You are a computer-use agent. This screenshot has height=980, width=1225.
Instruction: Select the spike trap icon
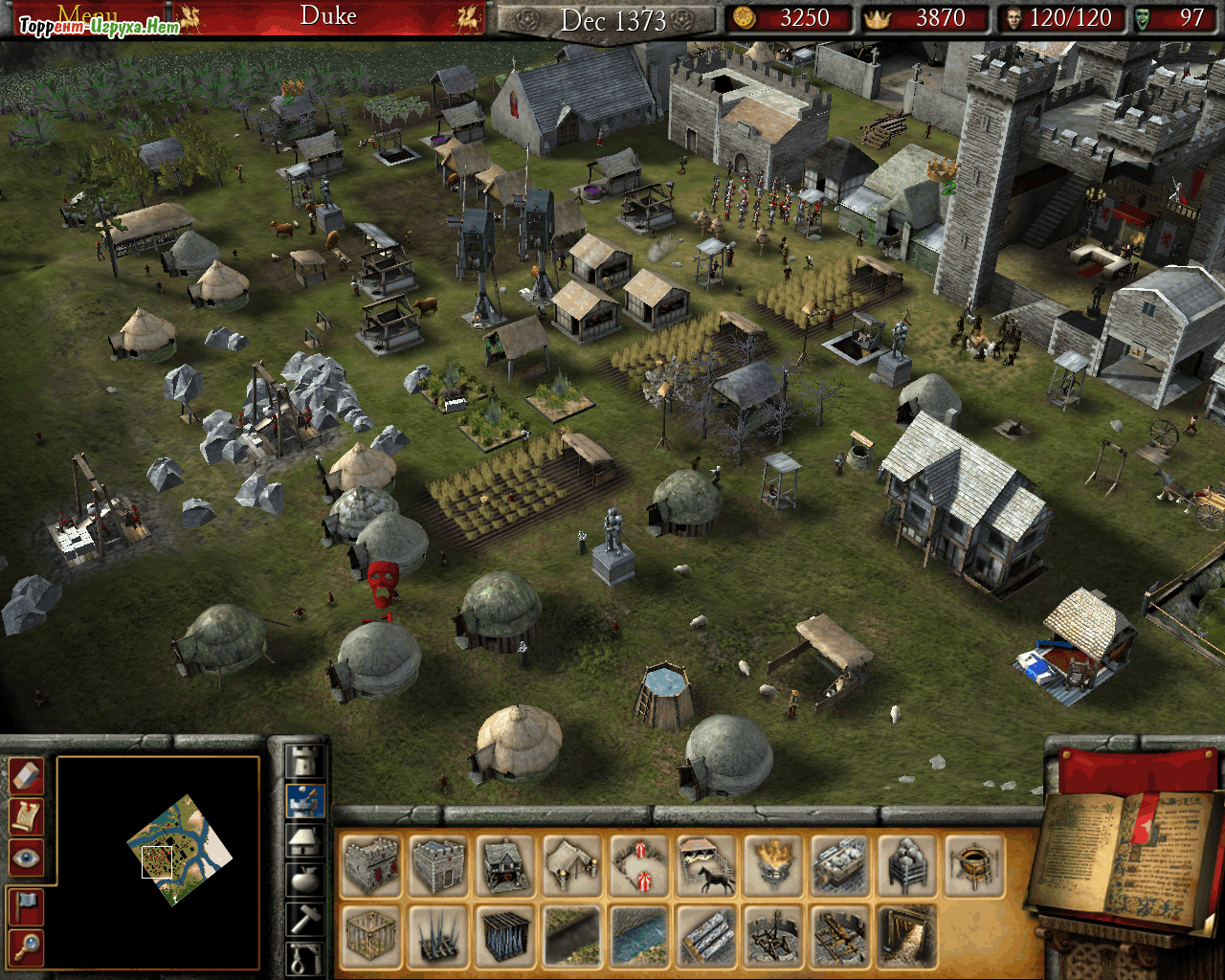pyautogui.click(x=438, y=935)
